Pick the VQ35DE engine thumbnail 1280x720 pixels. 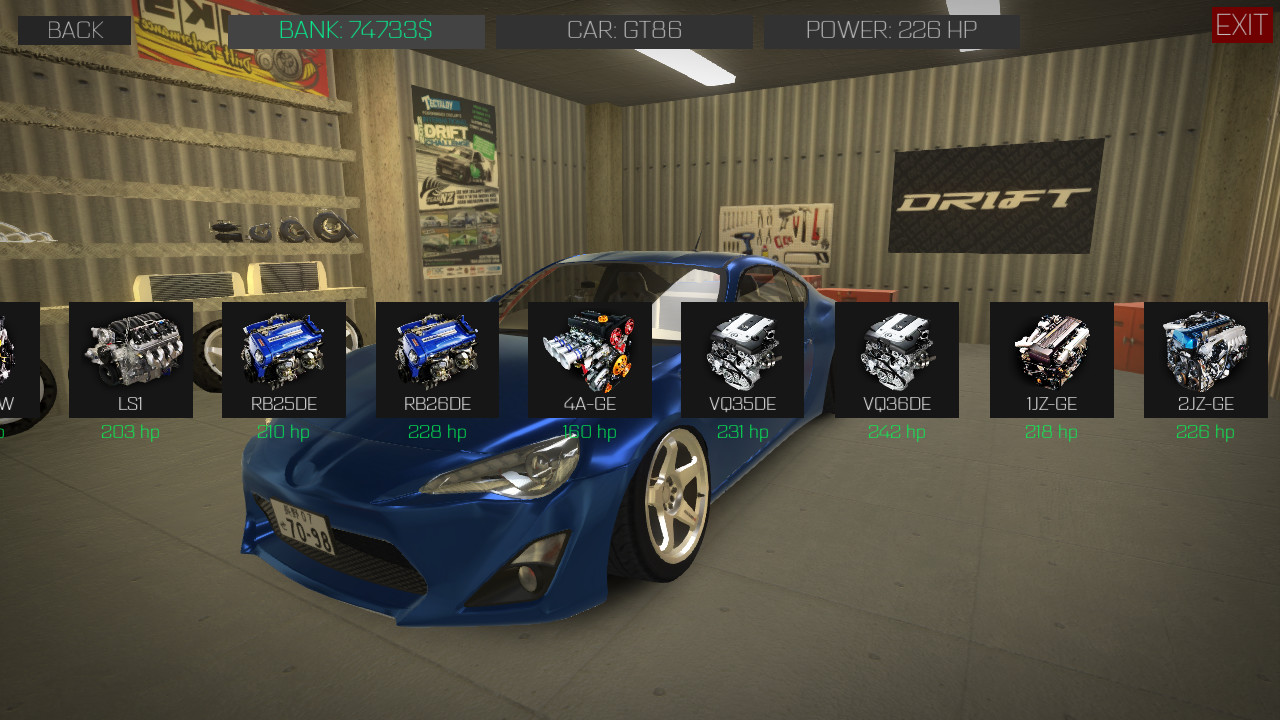(744, 359)
